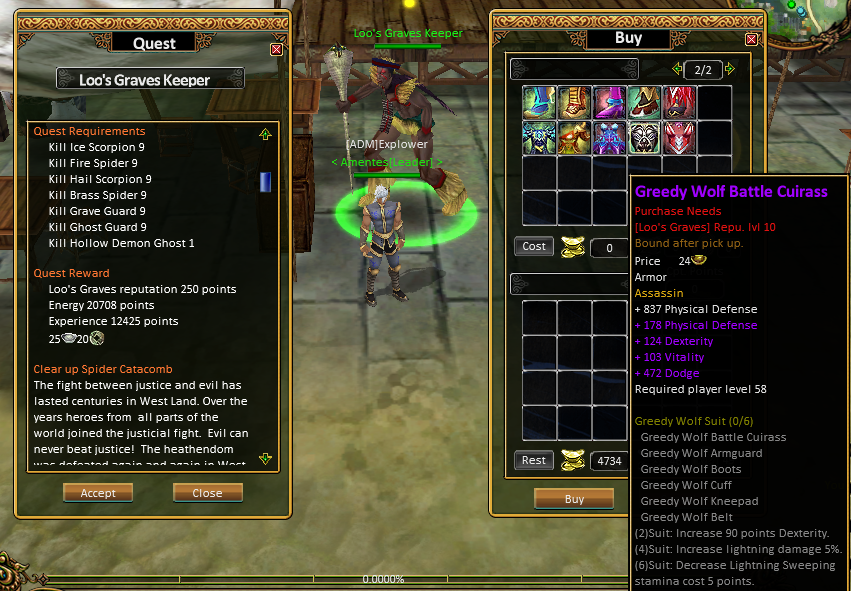
Task: Go to the previous shop page arrow
Action: tap(678, 70)
